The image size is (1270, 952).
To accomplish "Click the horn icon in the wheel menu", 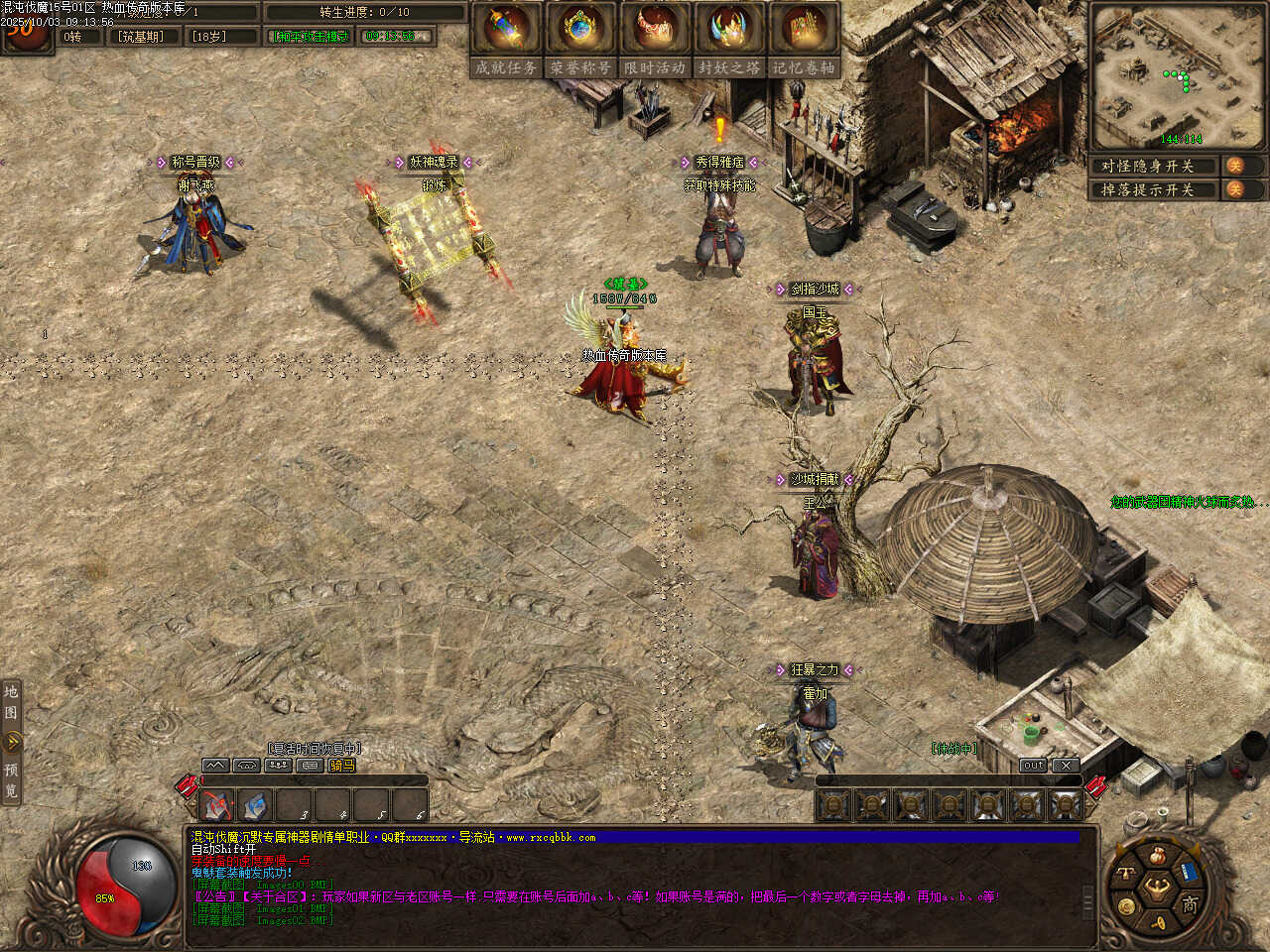I will tap(1158, 923).
